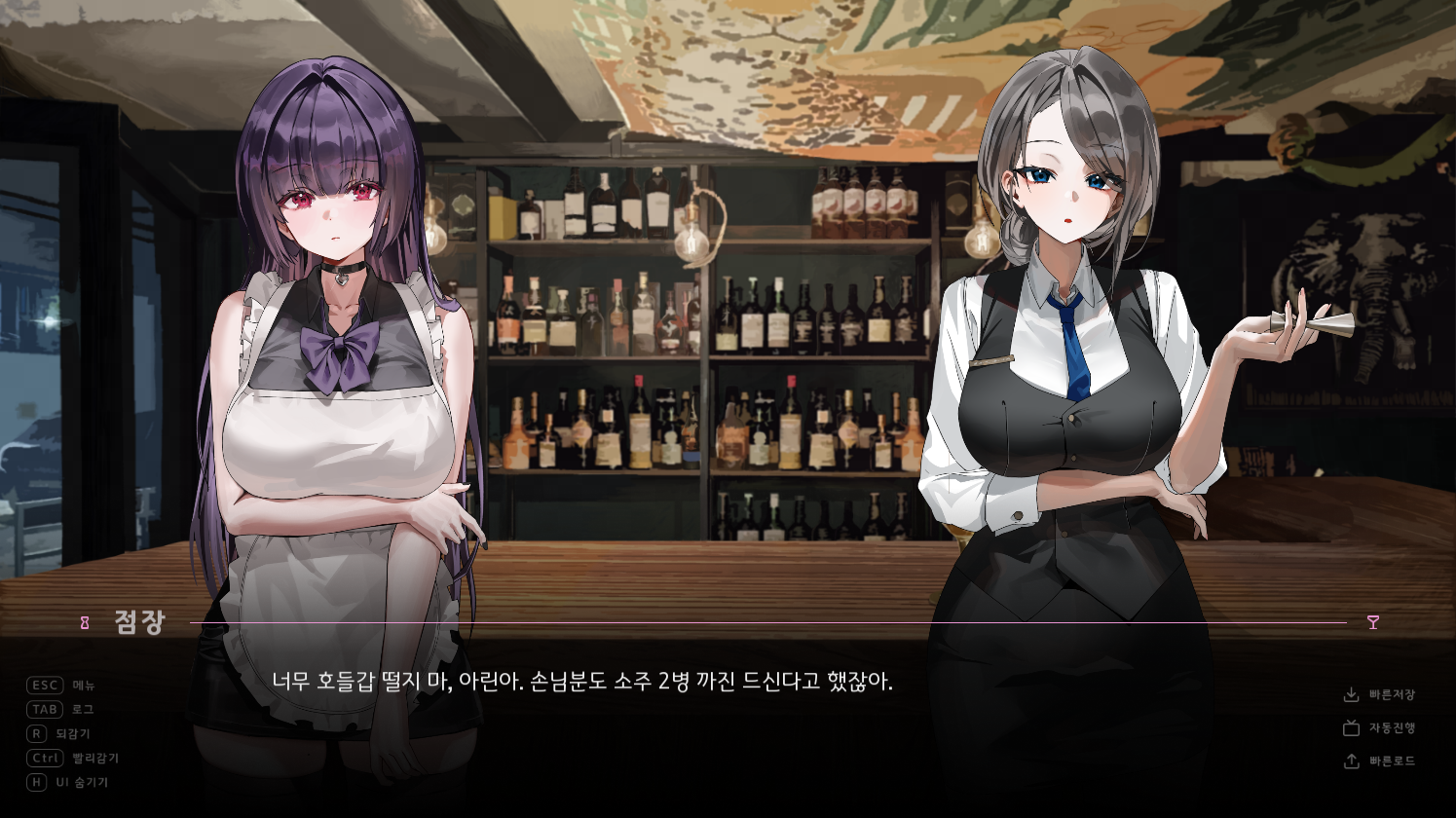The image size is (1456, 818).
Task: Click the hourglass icon beside the speaker name
Action: pos(86,620)
